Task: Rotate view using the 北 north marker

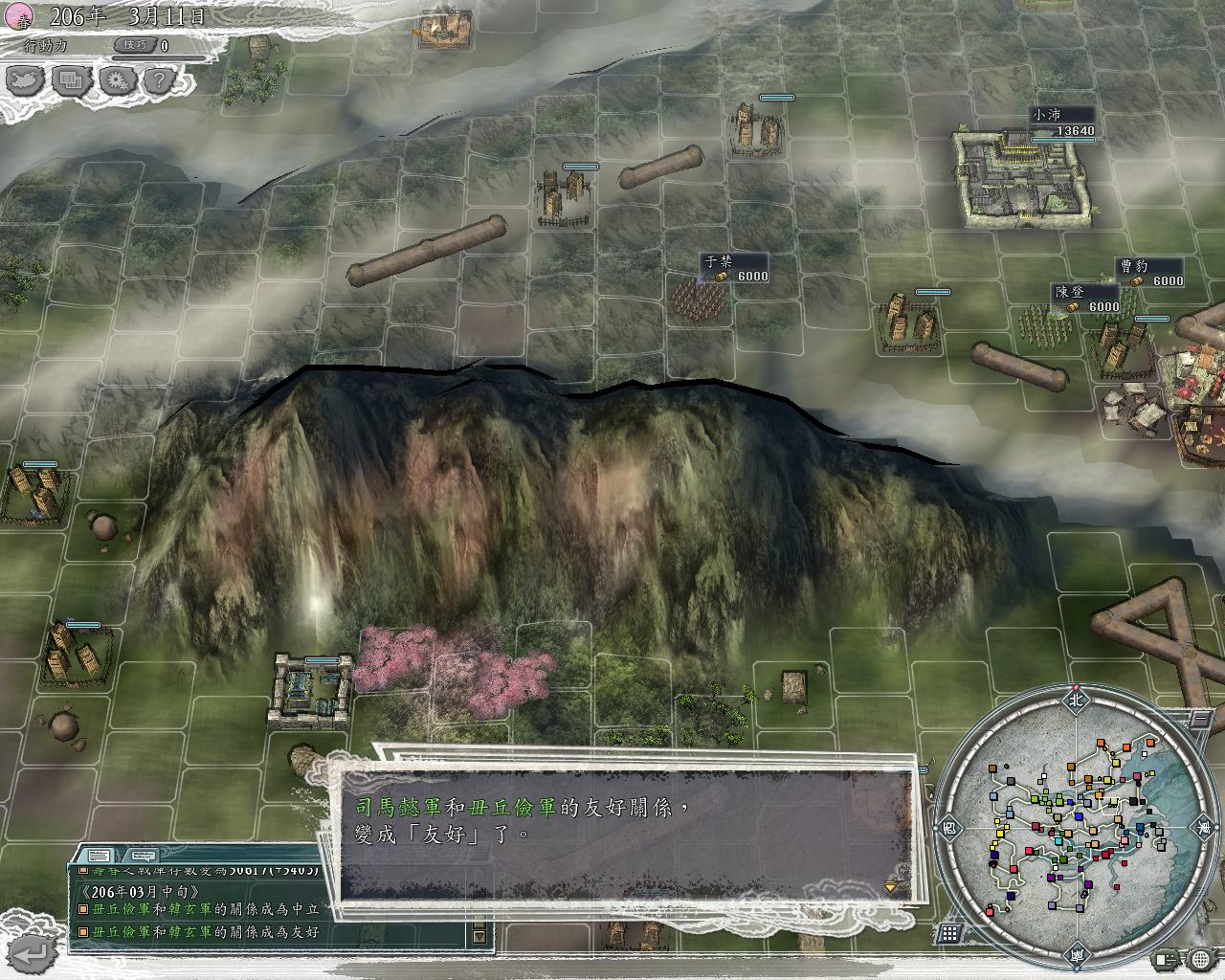Action: pyautogui.click(x=1075, y=700)
